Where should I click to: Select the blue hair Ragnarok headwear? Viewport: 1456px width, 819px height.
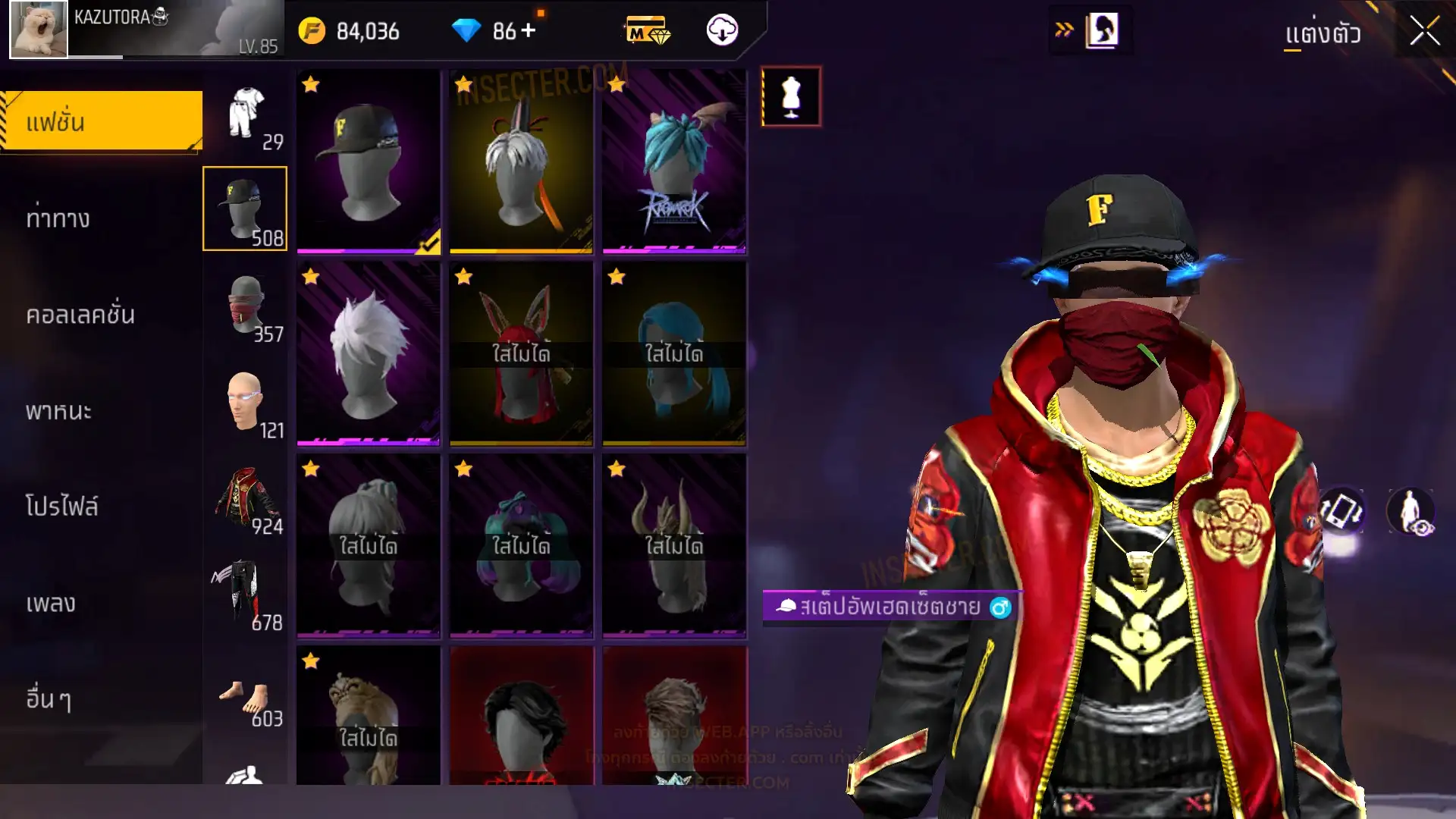(x=674, y=161)
